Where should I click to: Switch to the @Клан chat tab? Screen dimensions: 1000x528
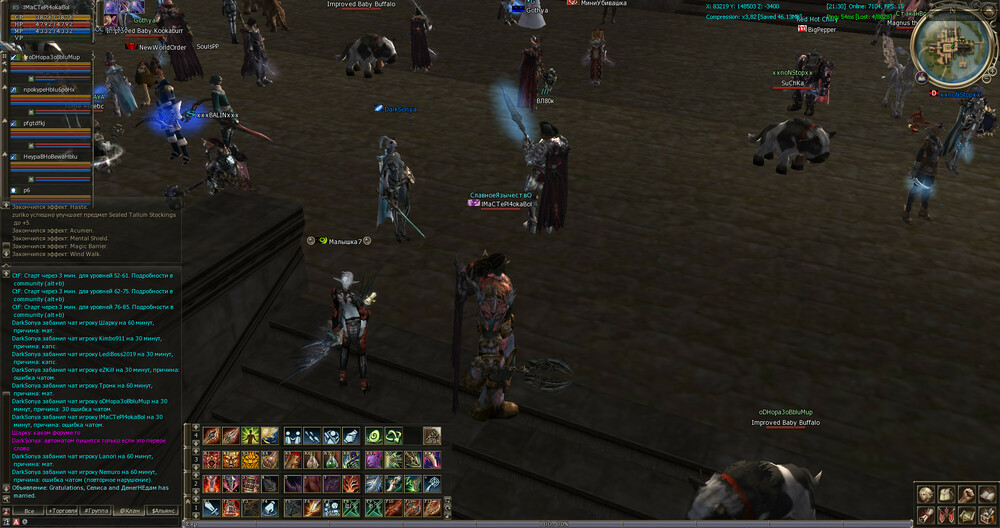[x=130, y=511]
